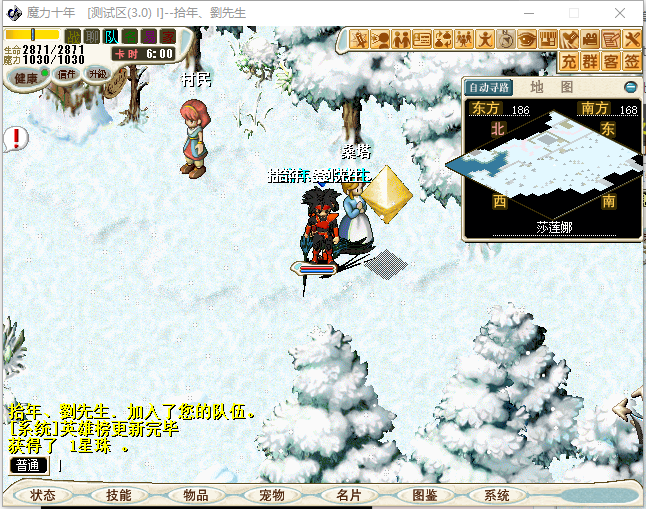The image size is (646, 509).
Task: Toggle the 队 team mode indicator
Action: [111, 37]
